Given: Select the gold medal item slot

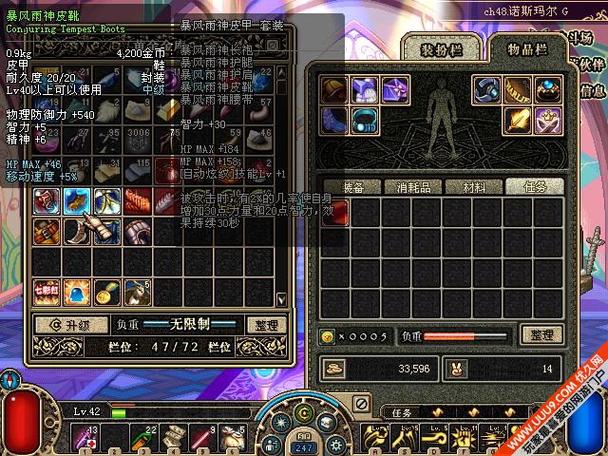Looking at the screenshot, I should pyautogui.click(x=107, y=290).
